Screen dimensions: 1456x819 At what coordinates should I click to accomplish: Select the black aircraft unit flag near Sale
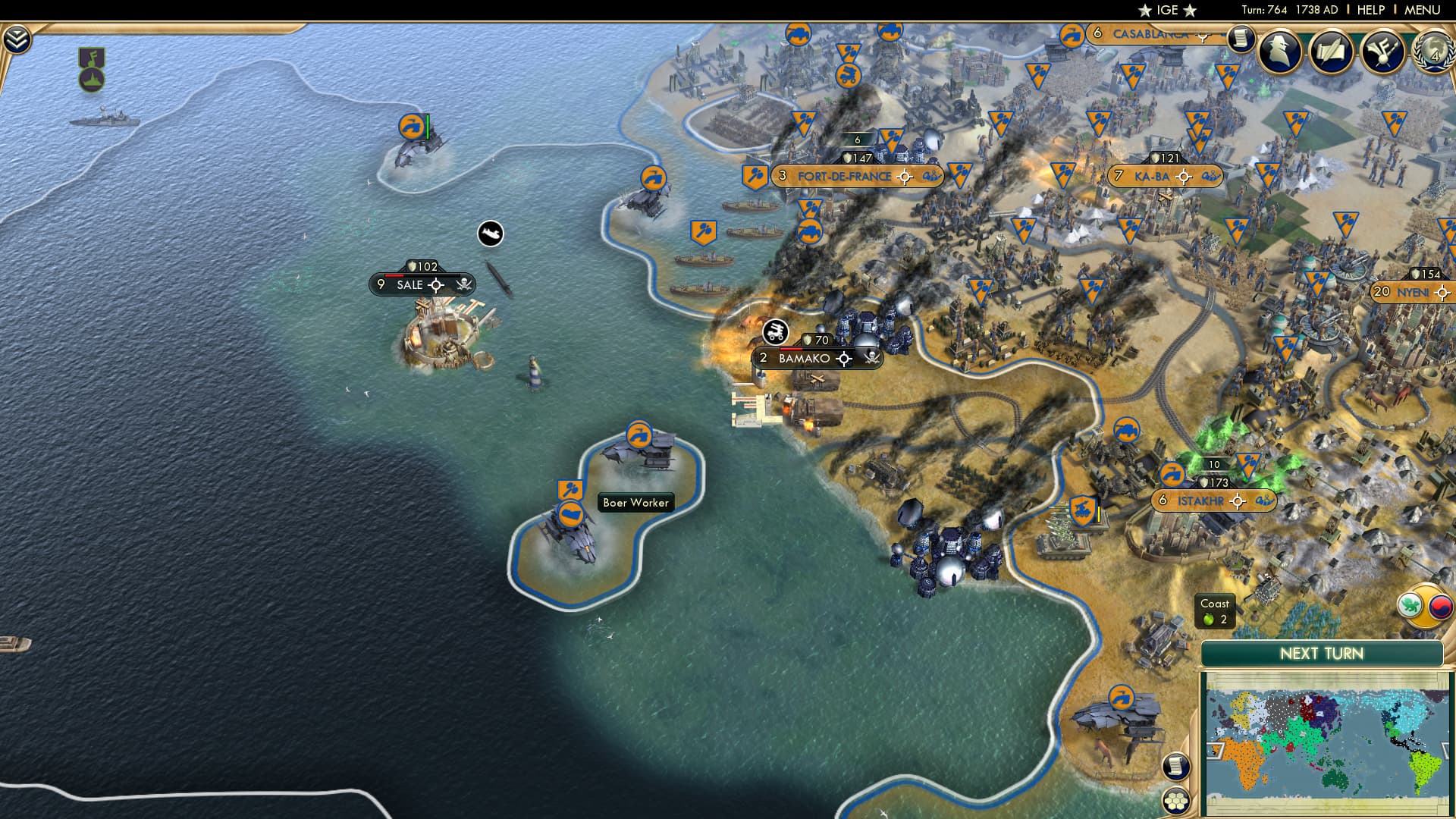490,234
